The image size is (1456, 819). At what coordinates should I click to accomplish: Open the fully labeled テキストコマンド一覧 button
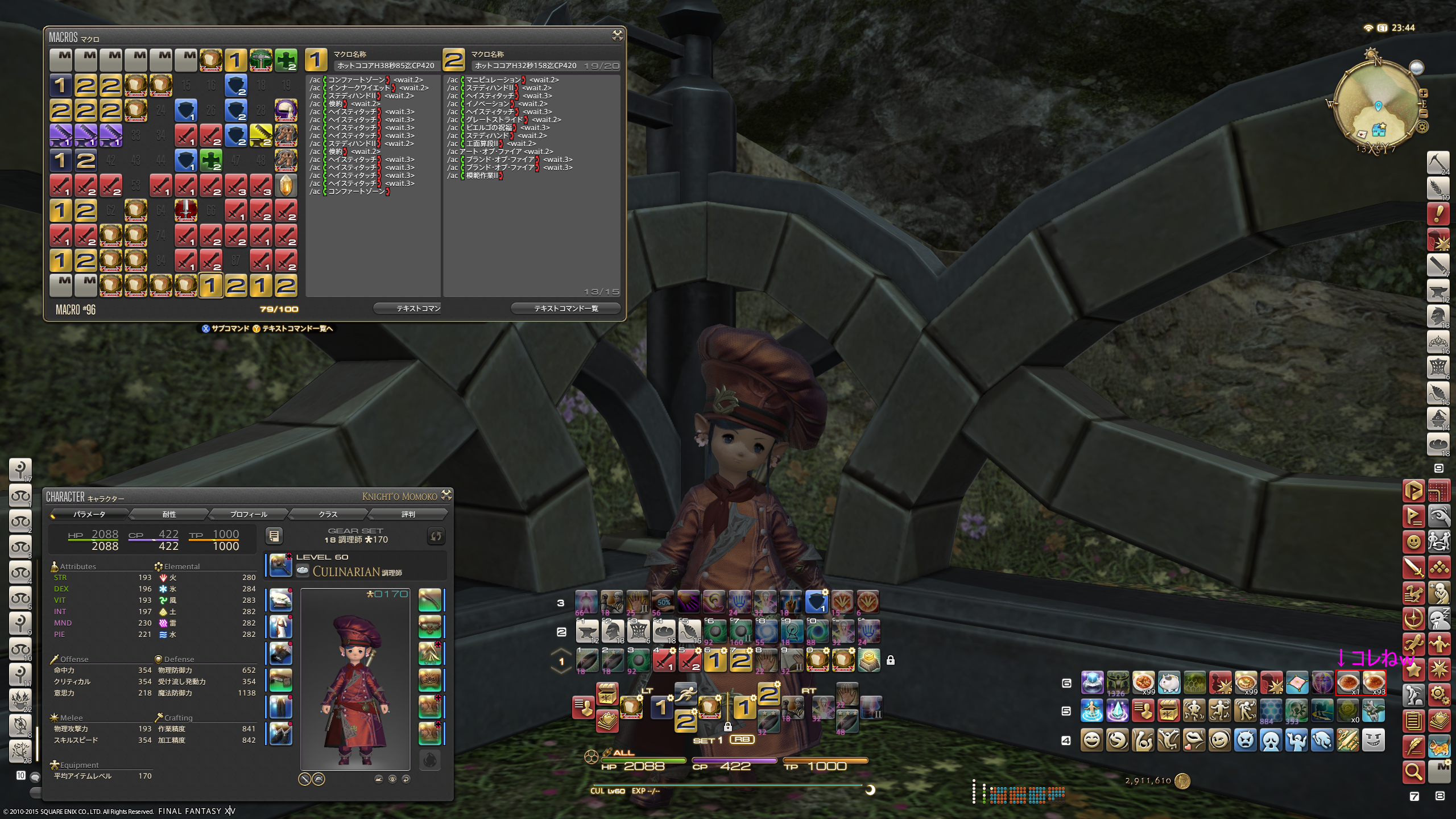tap(565, 308)
